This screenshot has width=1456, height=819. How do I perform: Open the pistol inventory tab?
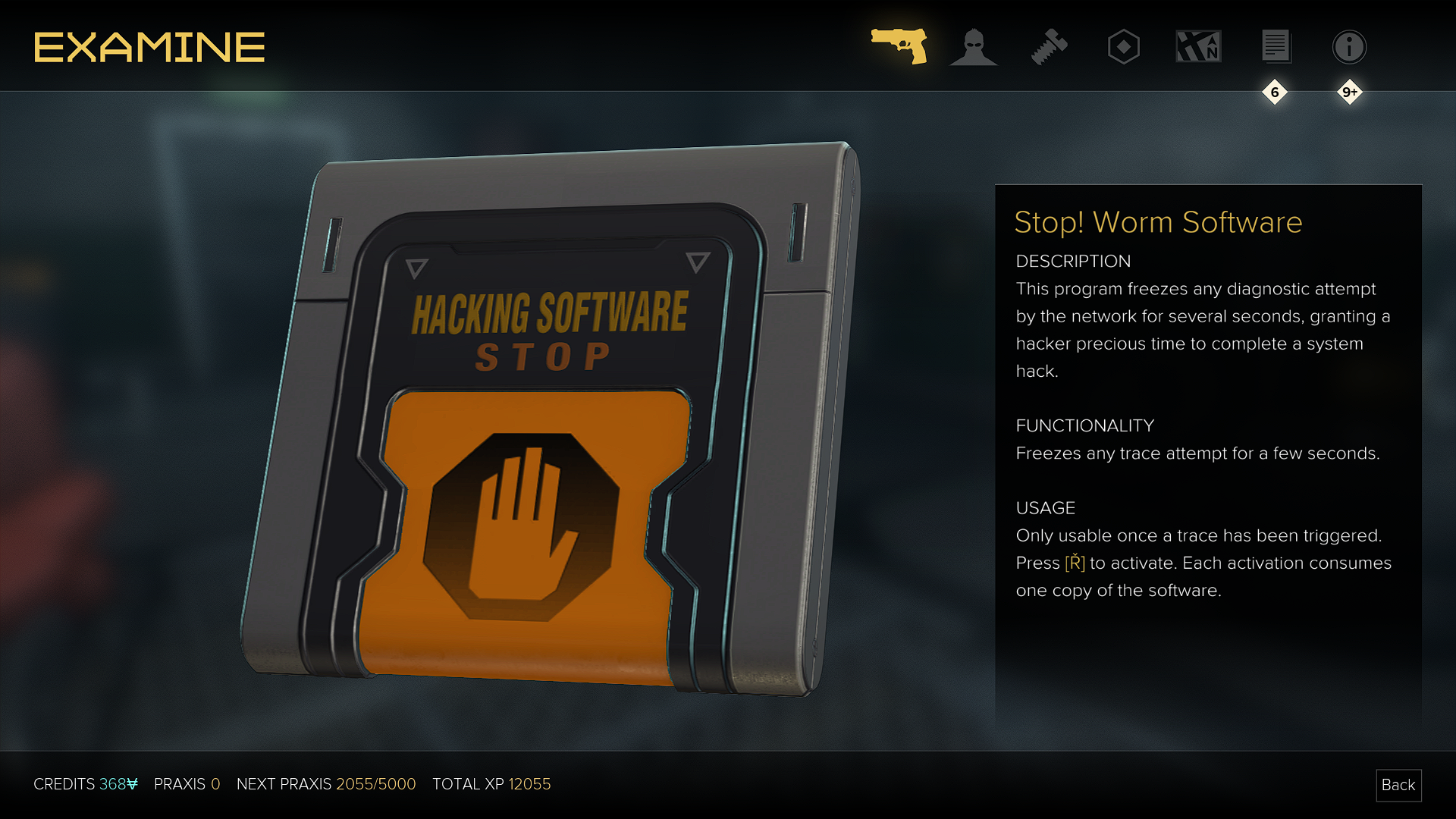[899, 46]
